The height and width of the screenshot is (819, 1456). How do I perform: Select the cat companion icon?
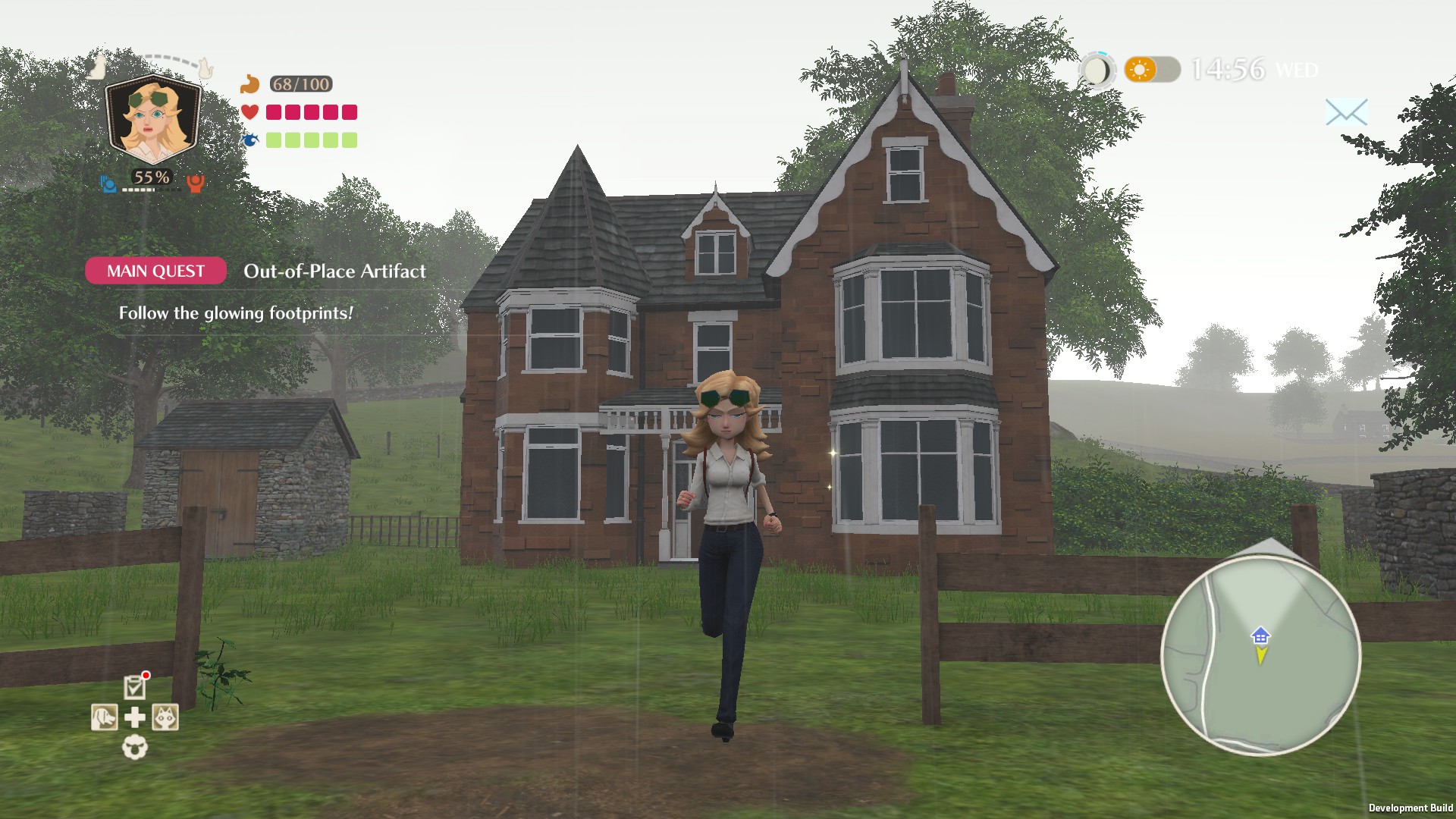165,717
